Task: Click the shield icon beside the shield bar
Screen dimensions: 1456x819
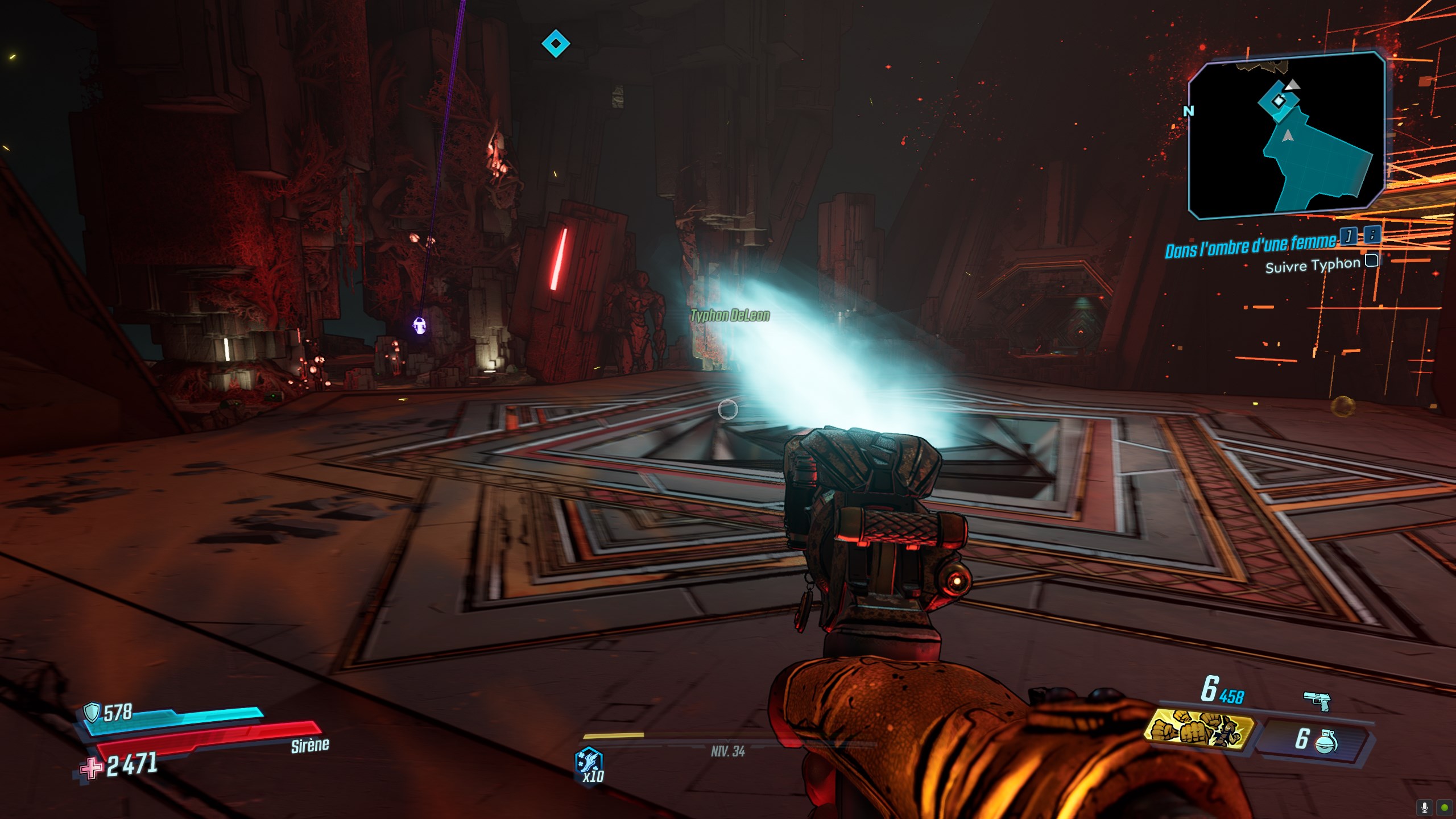Action: tap(91, 712)
